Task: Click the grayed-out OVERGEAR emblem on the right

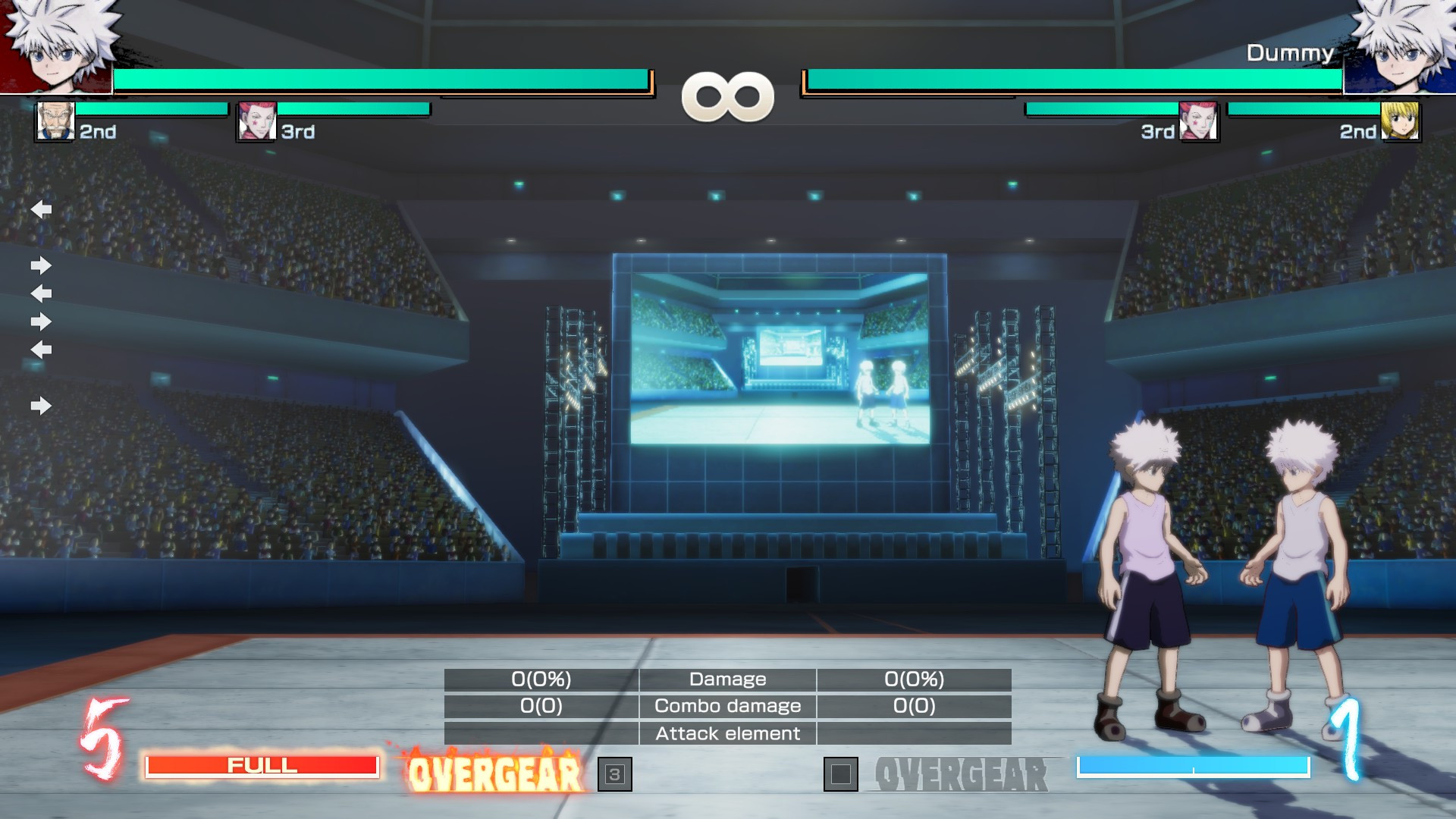Action: click(x=962, y=775)
